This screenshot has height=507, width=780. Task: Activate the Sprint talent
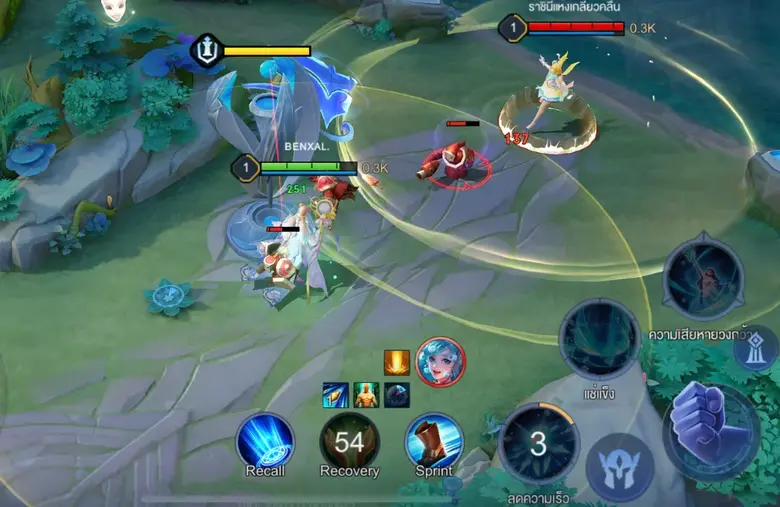(x=434, y=441)
